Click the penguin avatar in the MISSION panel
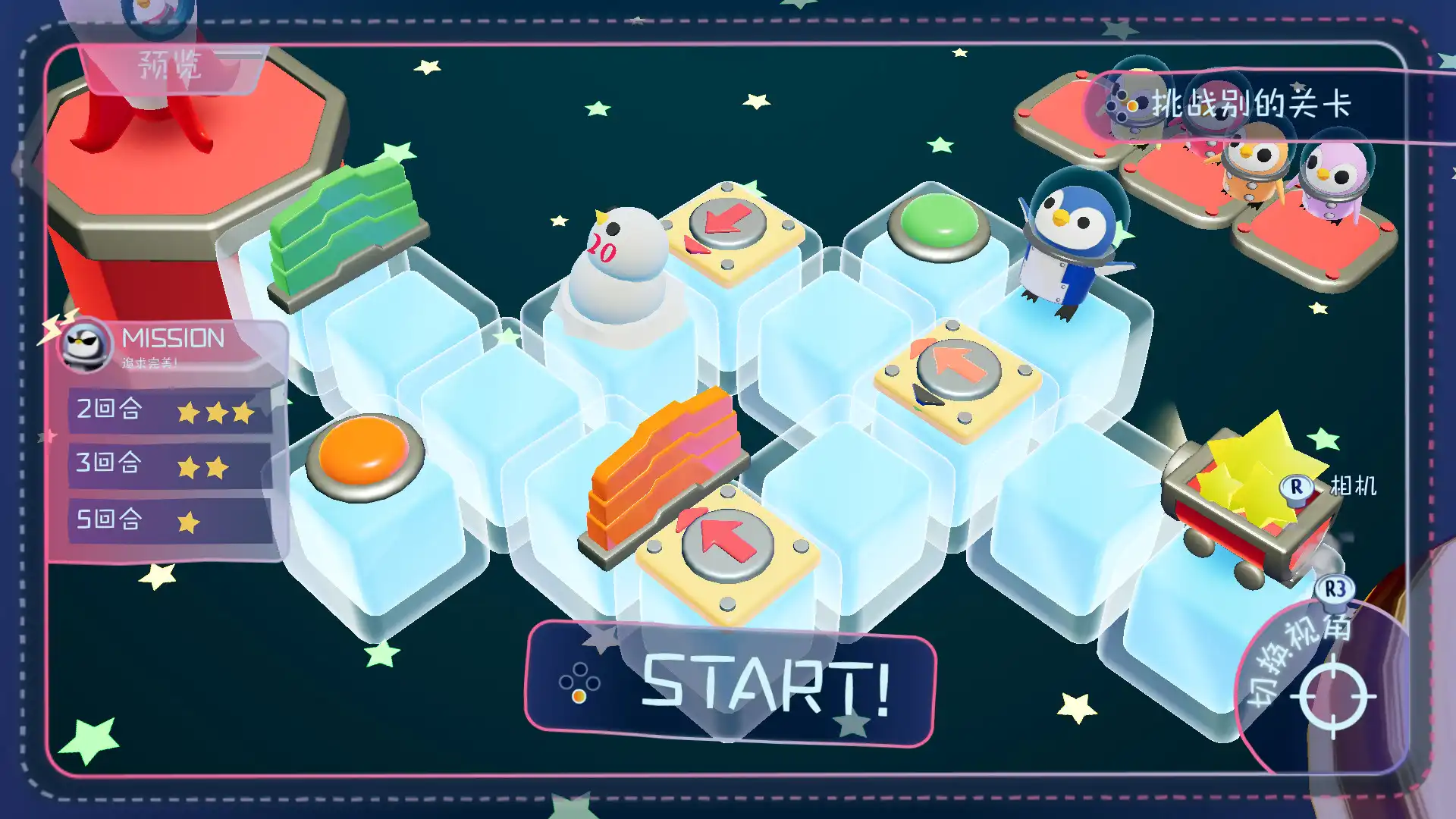 [x=86, y=347]
